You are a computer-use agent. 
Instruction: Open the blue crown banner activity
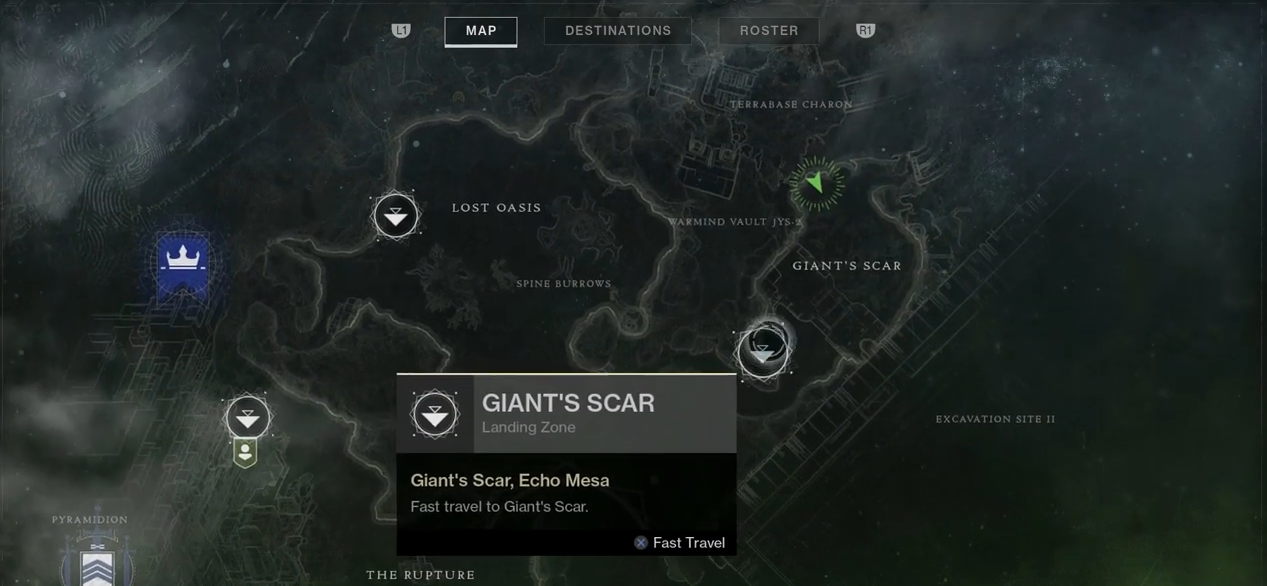click(x=182, y=263)
